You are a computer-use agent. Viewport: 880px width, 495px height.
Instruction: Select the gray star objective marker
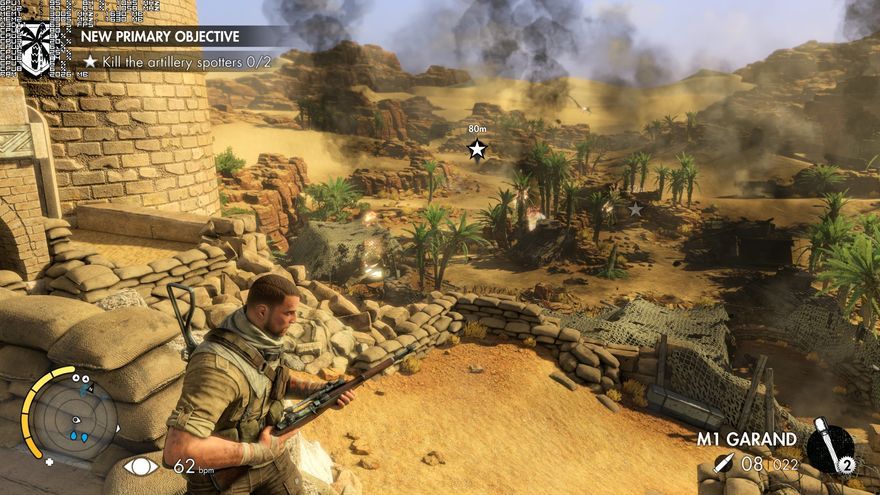click(635, 209)
